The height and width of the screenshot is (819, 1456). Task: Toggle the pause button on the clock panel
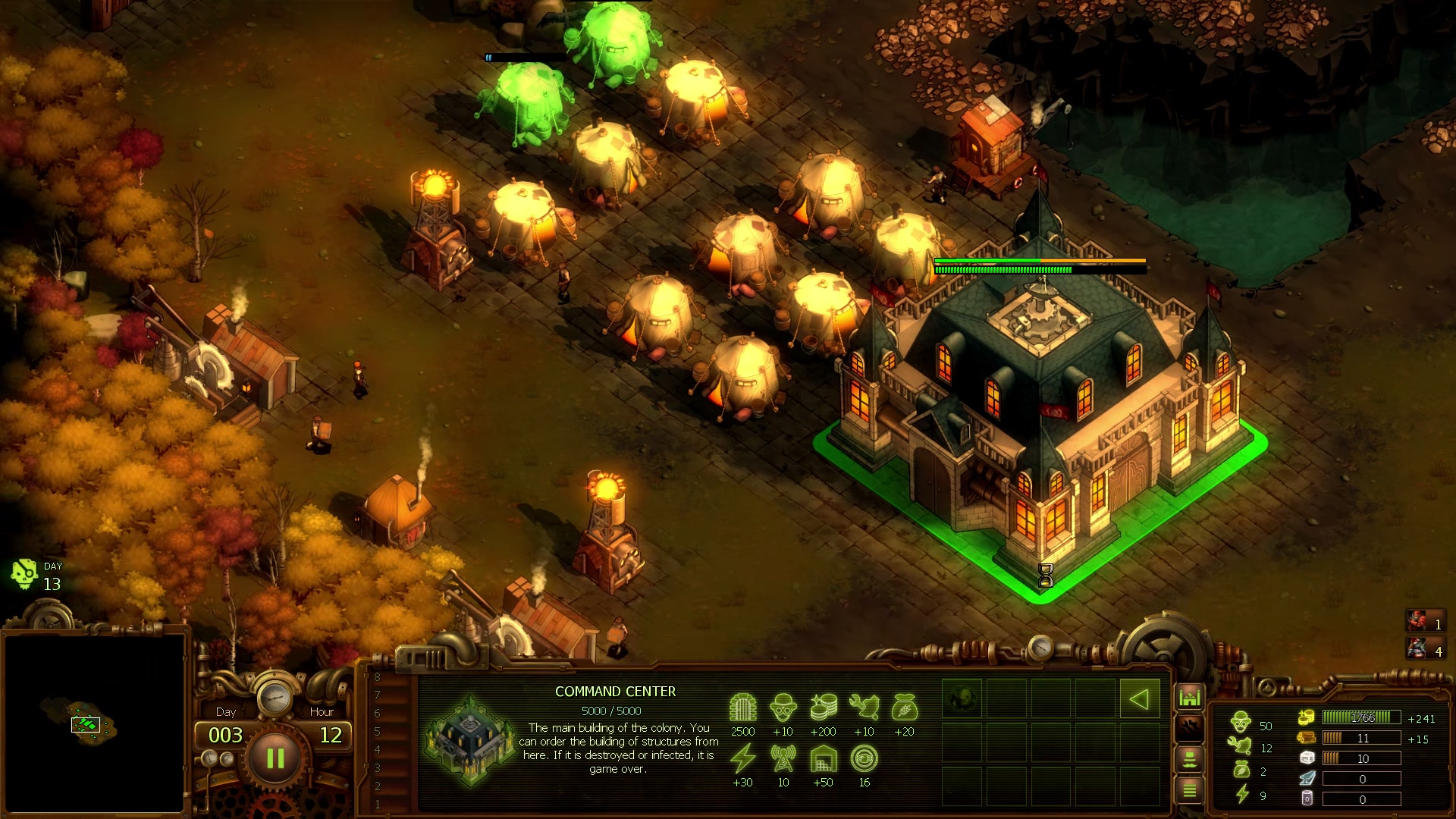[x=275, y=758]
